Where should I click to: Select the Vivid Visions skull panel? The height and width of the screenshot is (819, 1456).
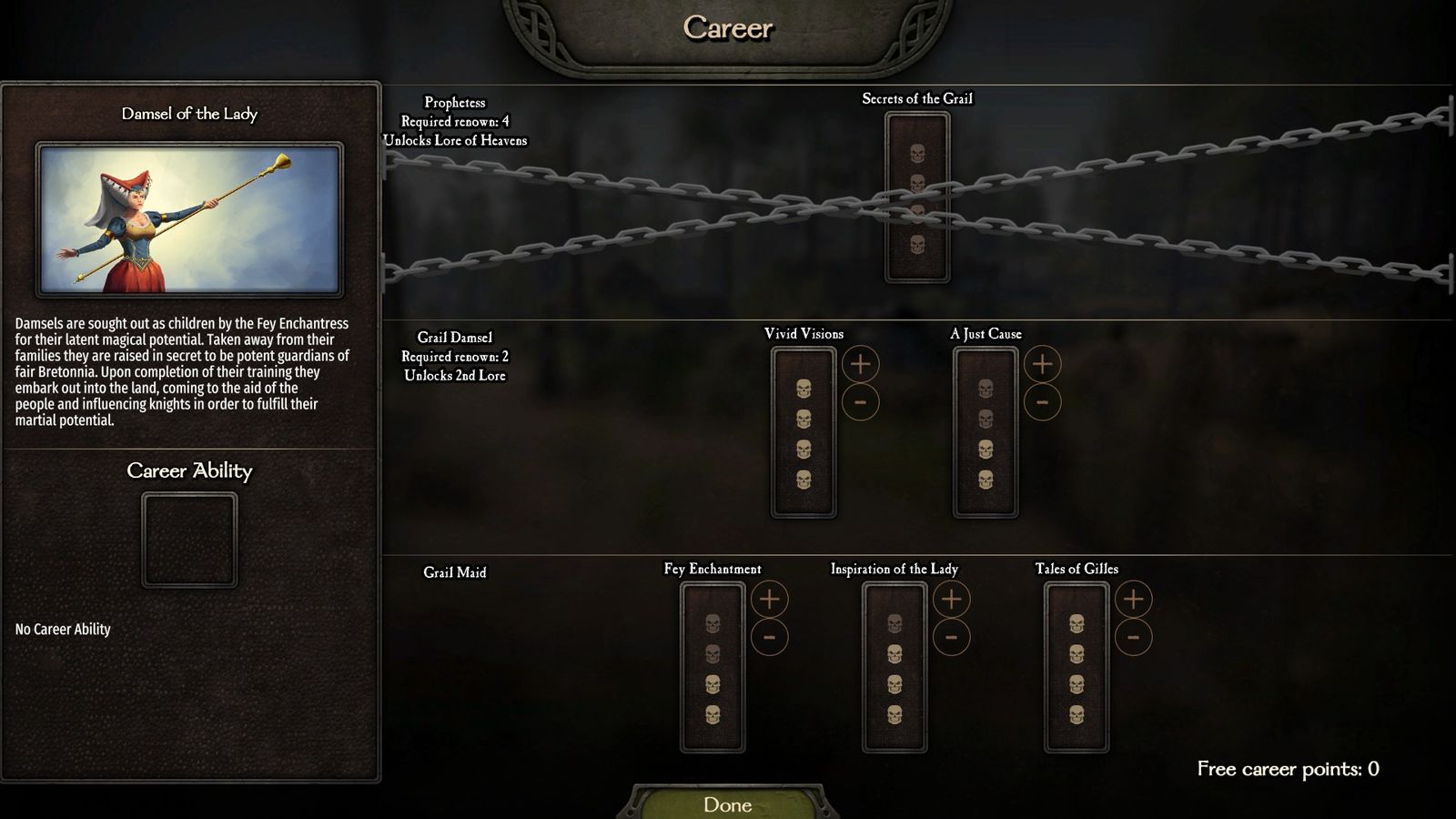tap(804, 433)
